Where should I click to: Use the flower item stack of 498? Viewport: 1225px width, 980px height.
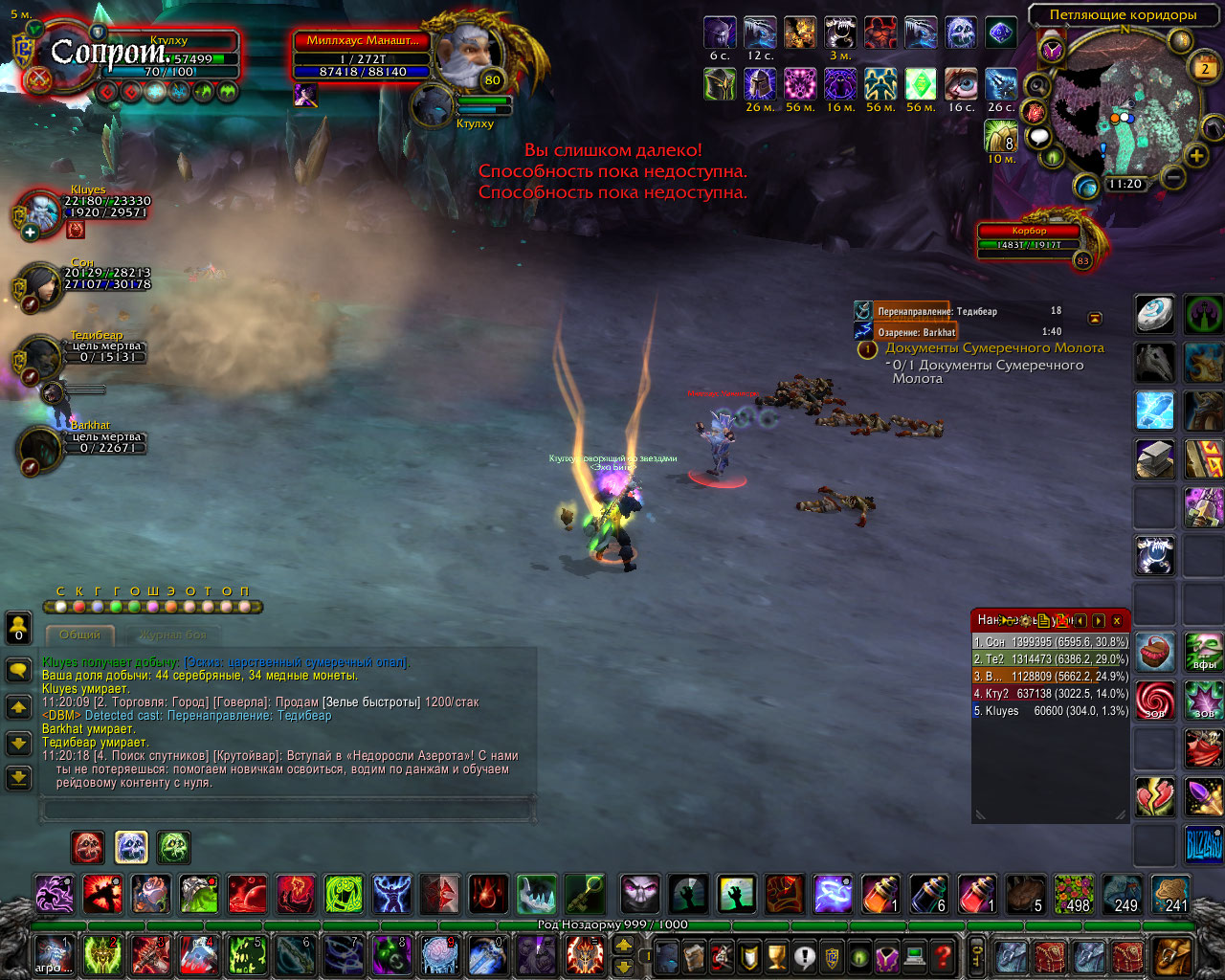pos(1073,894)
